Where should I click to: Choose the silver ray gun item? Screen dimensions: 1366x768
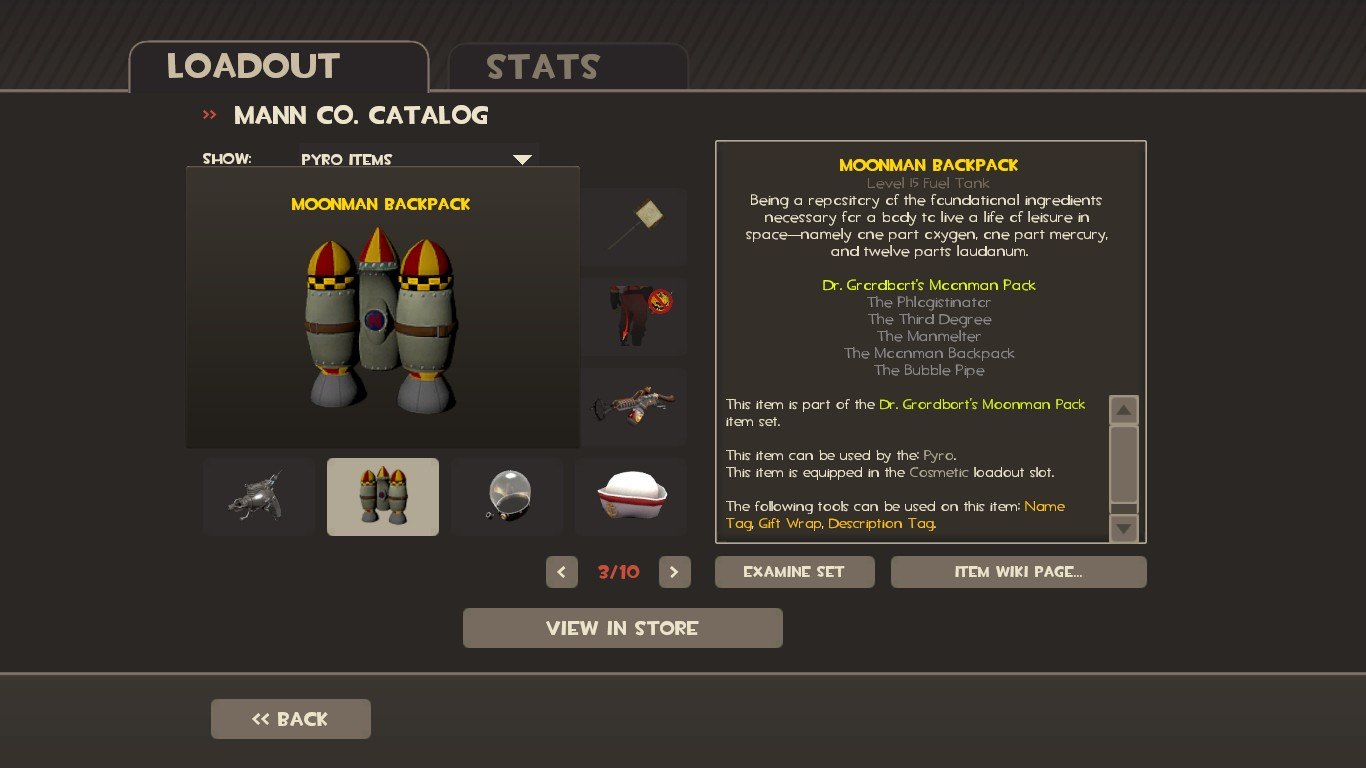[x=258, y=497]
